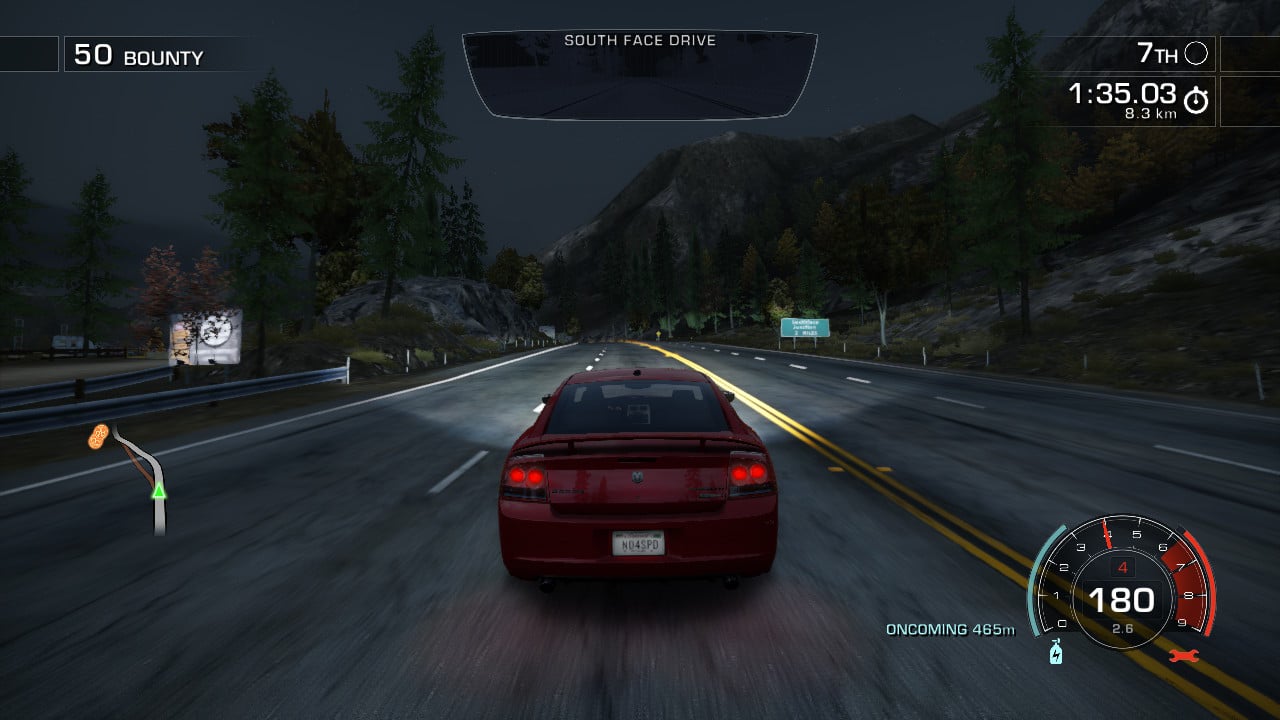Click the SOUTH FACE DRIVE event banner
The height and width of the screenshot is (720, 1280).
point(640,41)
